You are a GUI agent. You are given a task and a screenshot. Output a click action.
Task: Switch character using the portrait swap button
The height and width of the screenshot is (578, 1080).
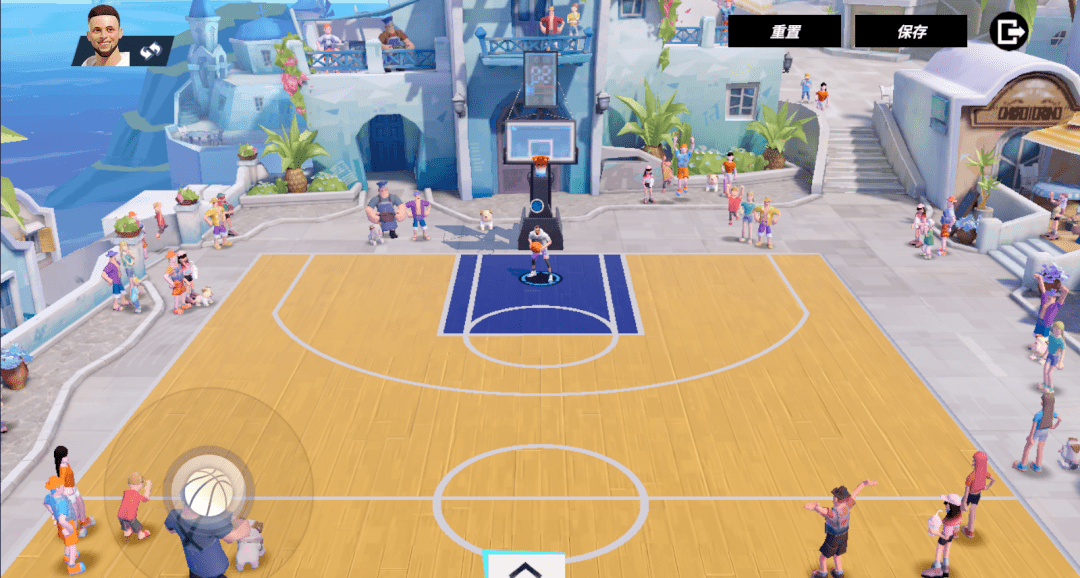click(151, 50)
